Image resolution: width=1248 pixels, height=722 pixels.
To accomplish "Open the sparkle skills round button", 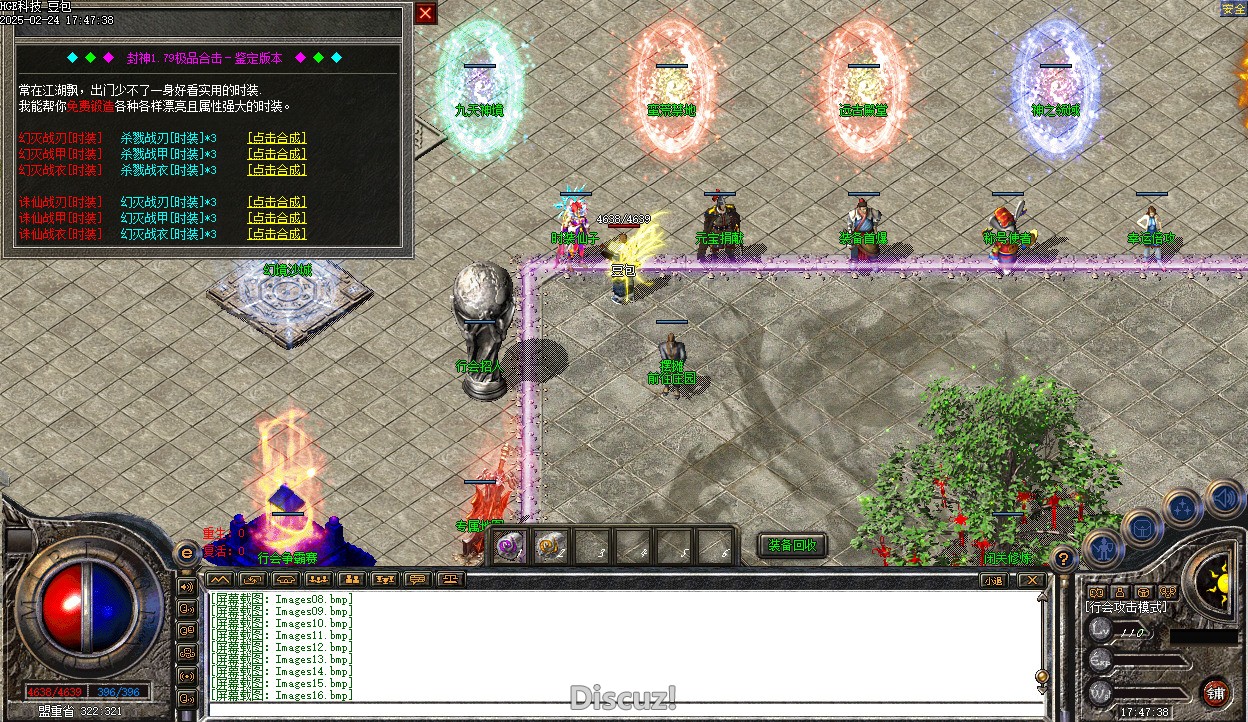I will [x=1183, y=508].
